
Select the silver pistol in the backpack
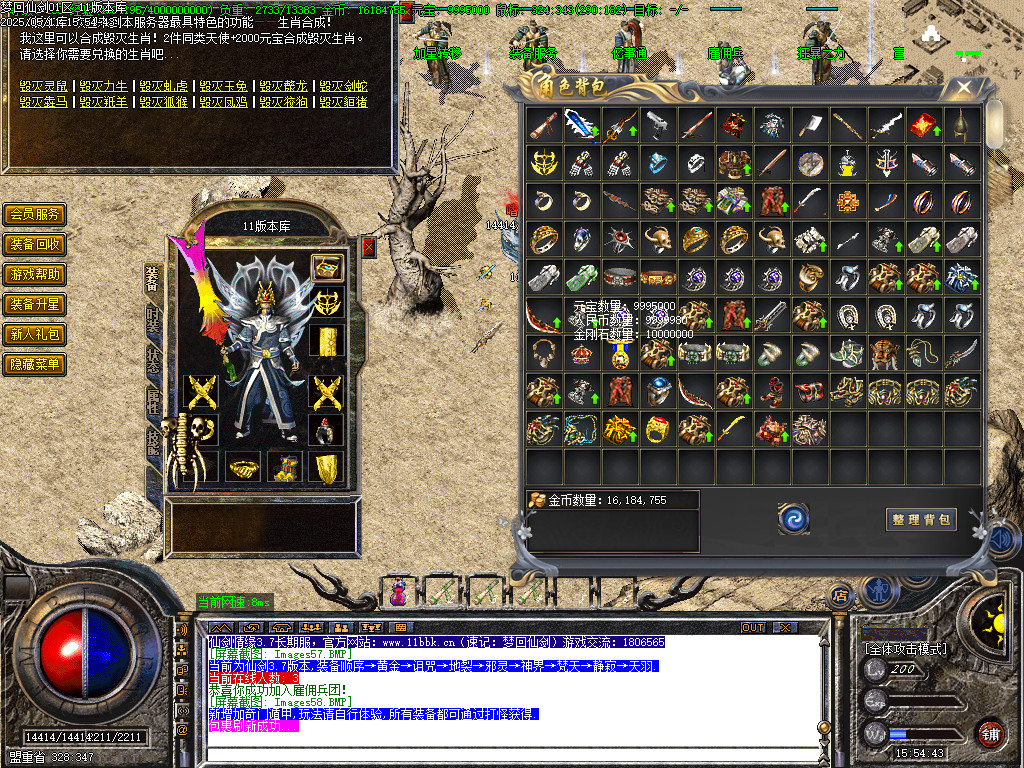point(657,125)
